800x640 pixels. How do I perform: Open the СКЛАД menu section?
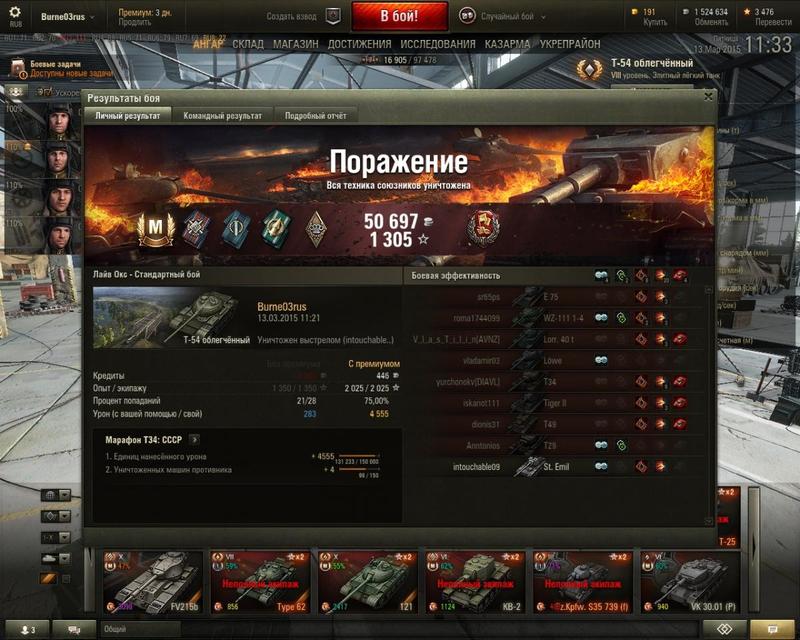pyautogui.click(x=248, y=45)
